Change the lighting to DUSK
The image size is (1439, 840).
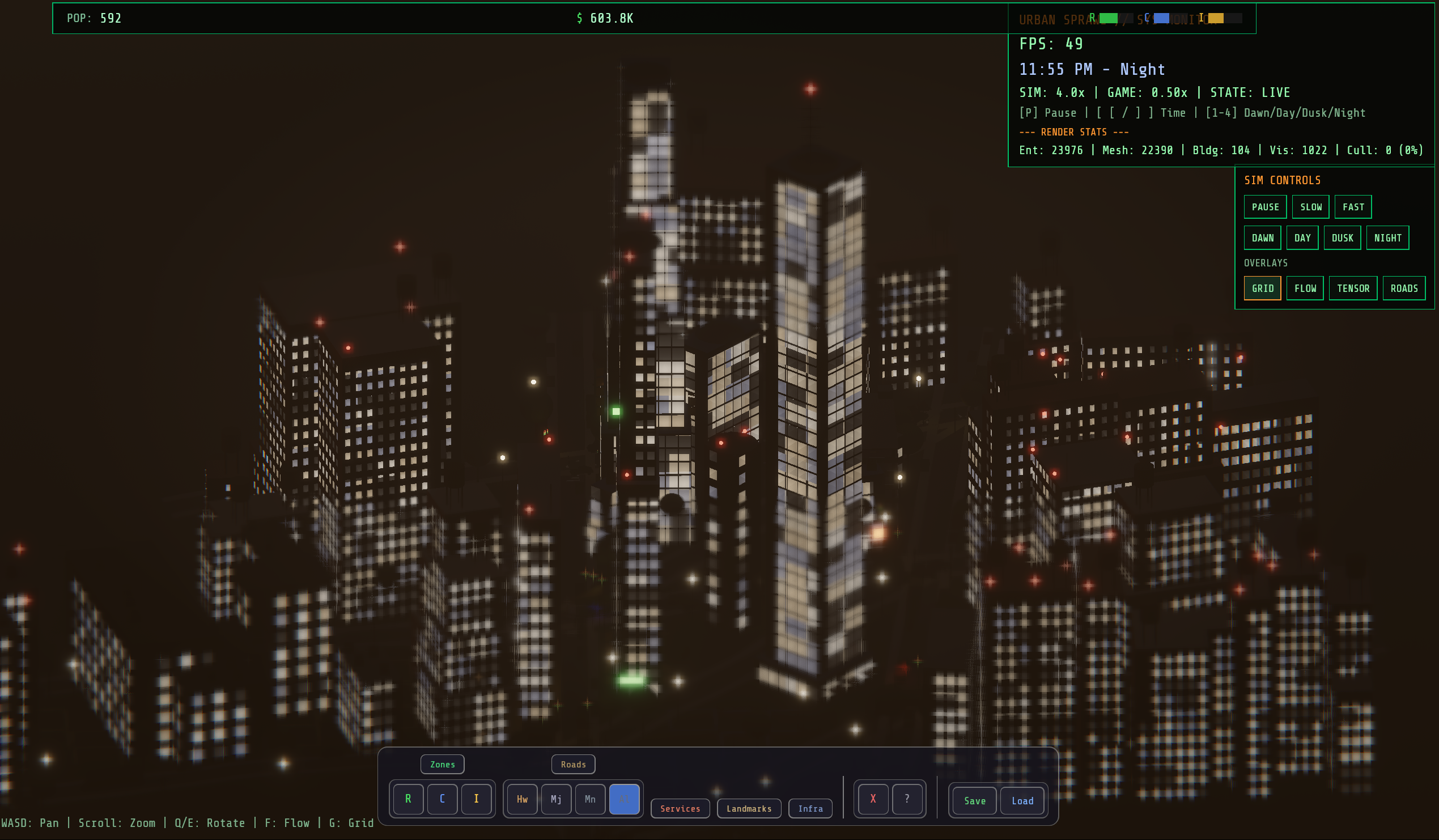click(x=1342, y=237)
